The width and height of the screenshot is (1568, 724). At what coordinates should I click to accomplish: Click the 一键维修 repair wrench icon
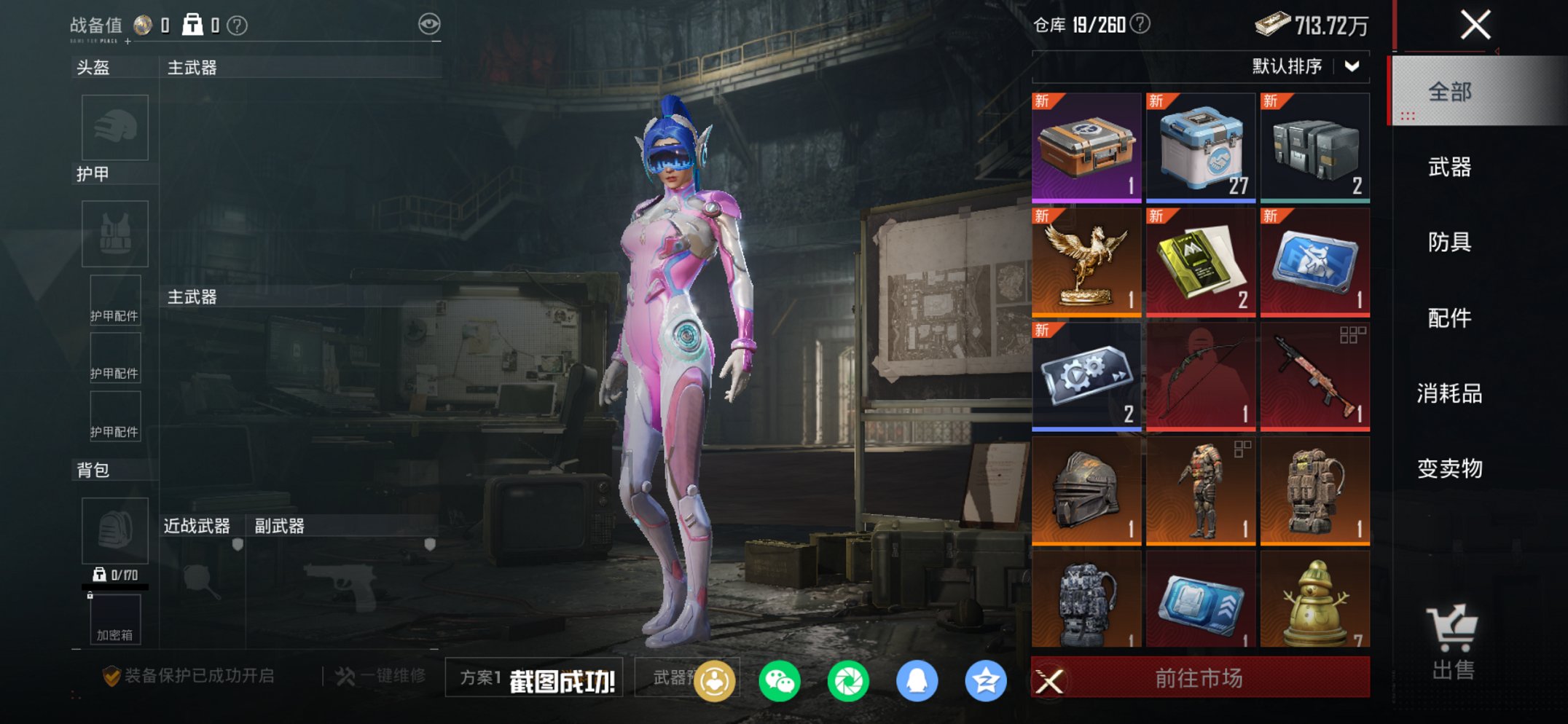tap(342, 676)
